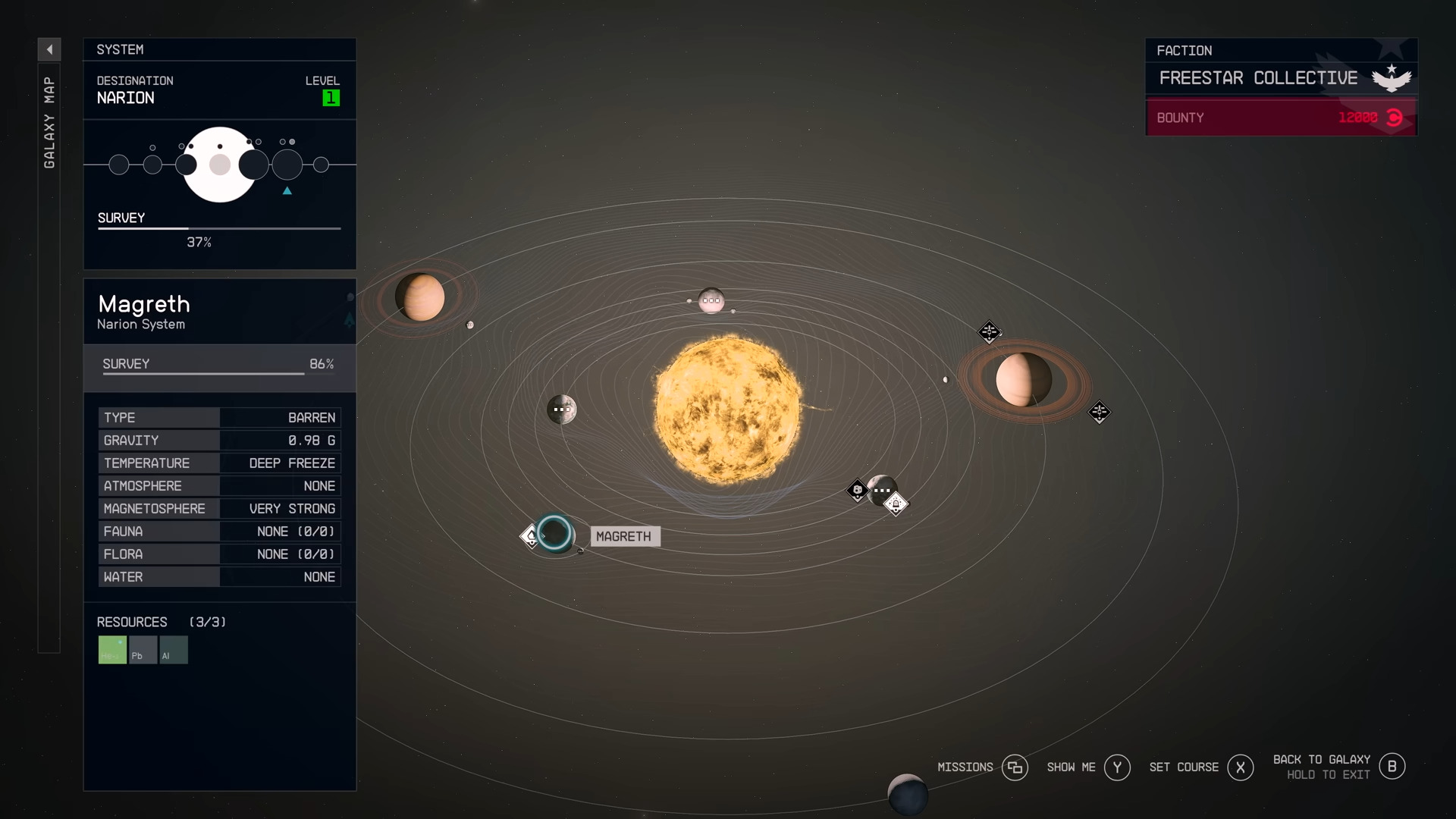Screen dimensions: 1456x819
Task: Select the Pb resource tile
Action: point(143,650)
